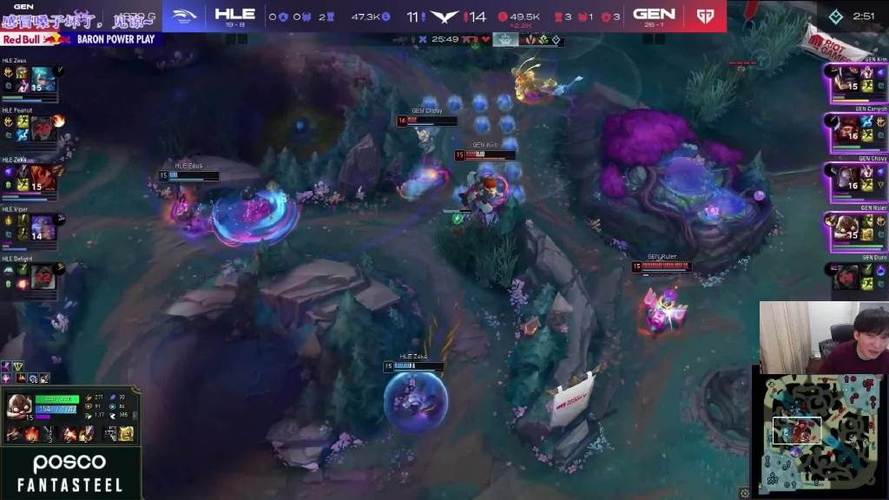889x500 pixels.
Task: Select GEN Ruler's champion portrait
Action: 846,227
